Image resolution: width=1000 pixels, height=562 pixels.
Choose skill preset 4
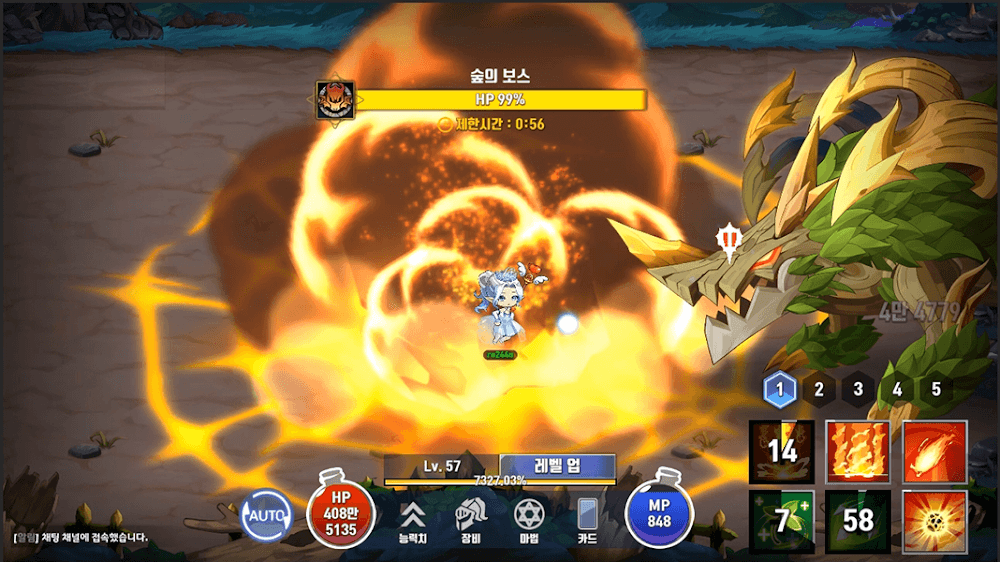[897, 389]
